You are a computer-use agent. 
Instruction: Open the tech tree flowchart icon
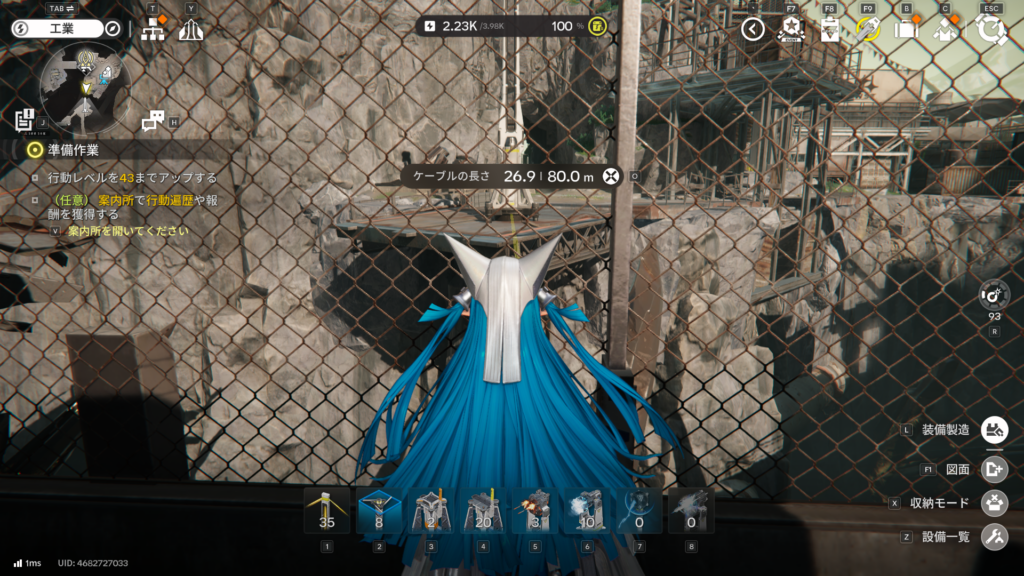pos(153,30)
